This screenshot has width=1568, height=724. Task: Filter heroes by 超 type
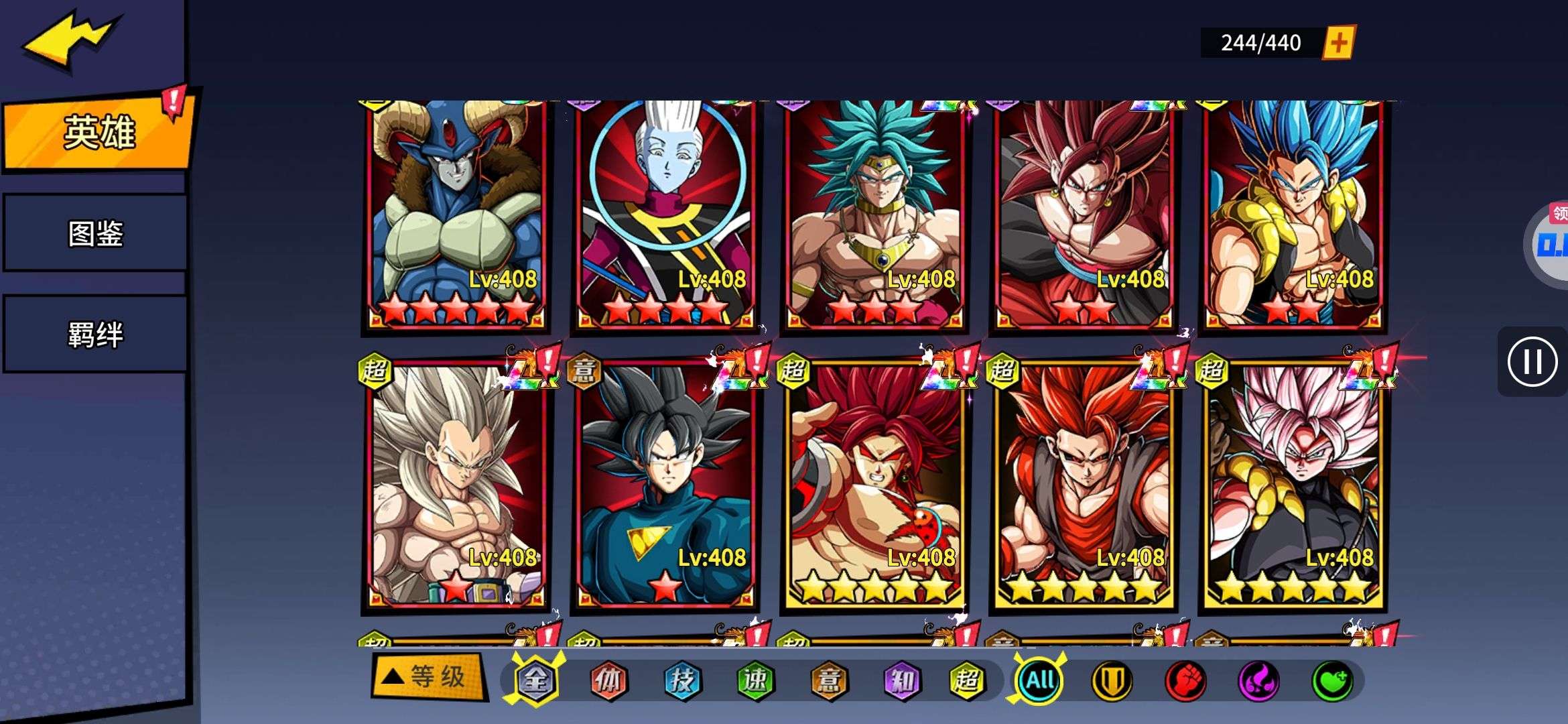pyautogui.click(x=966, y=680)
